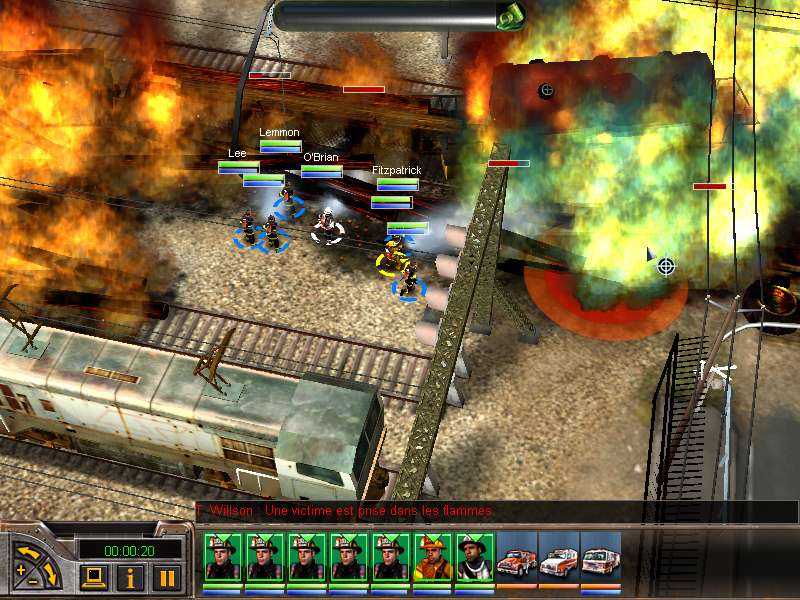This screenshot has height=600, width=800.
Task: Choose the white-helmet firefighter portrait
Action: click(474, 556)
